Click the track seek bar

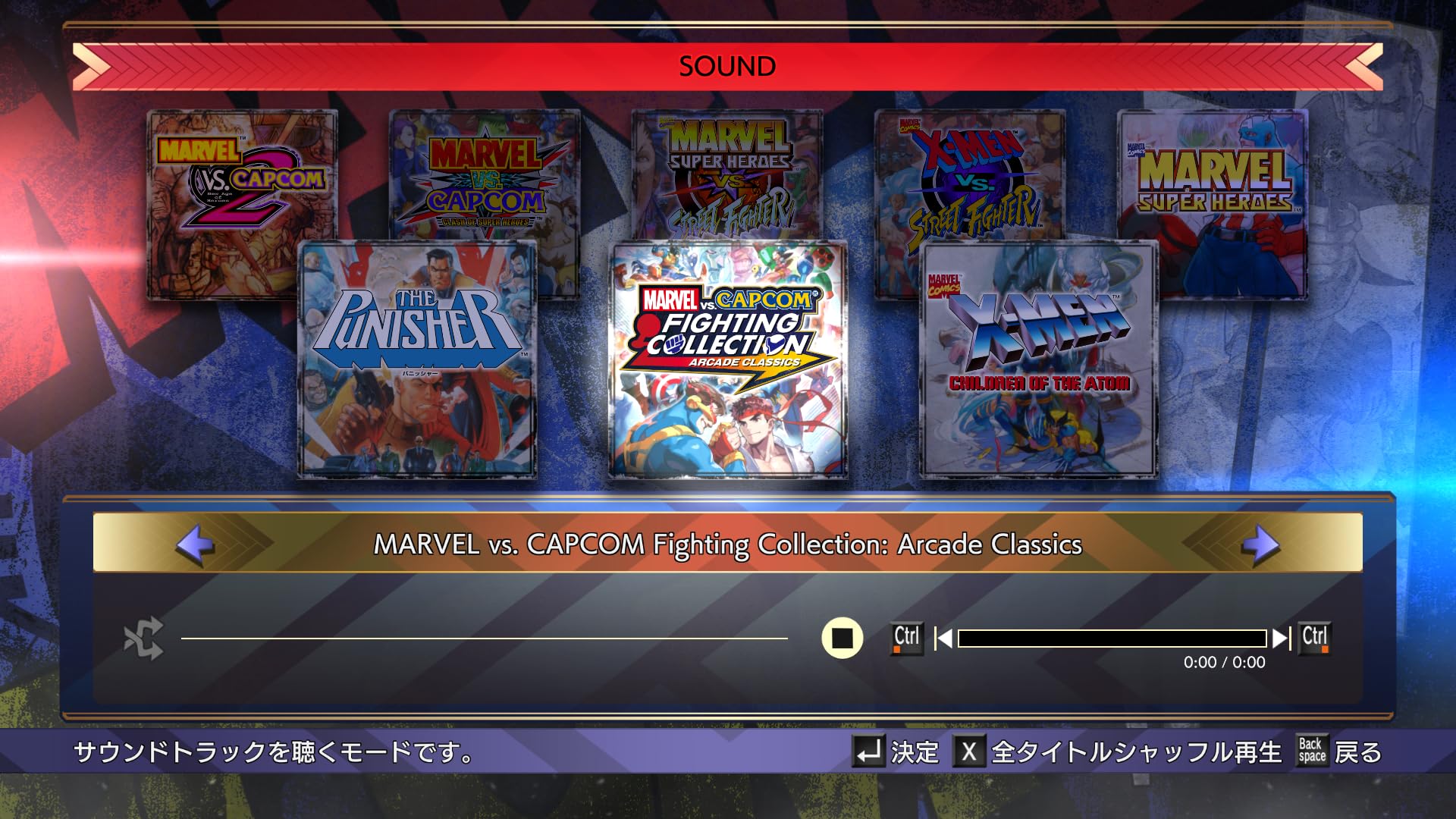point(1111,639)
